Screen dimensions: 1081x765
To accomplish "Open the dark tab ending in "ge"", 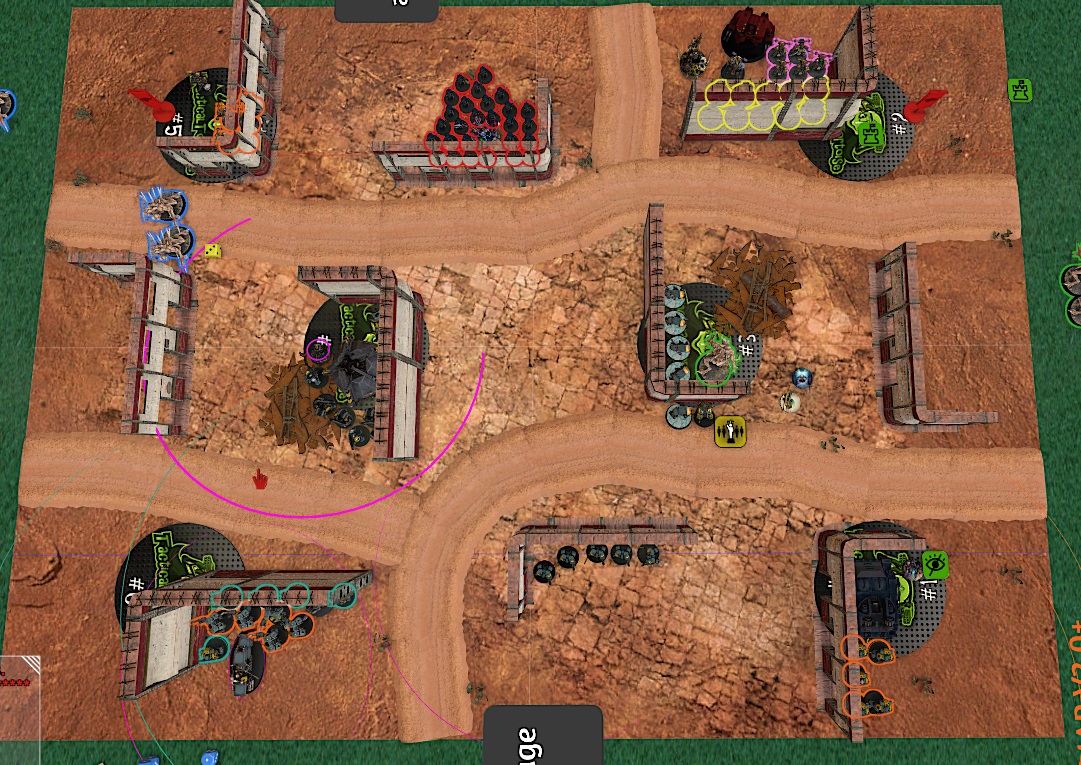I will [x=542, y=737].
